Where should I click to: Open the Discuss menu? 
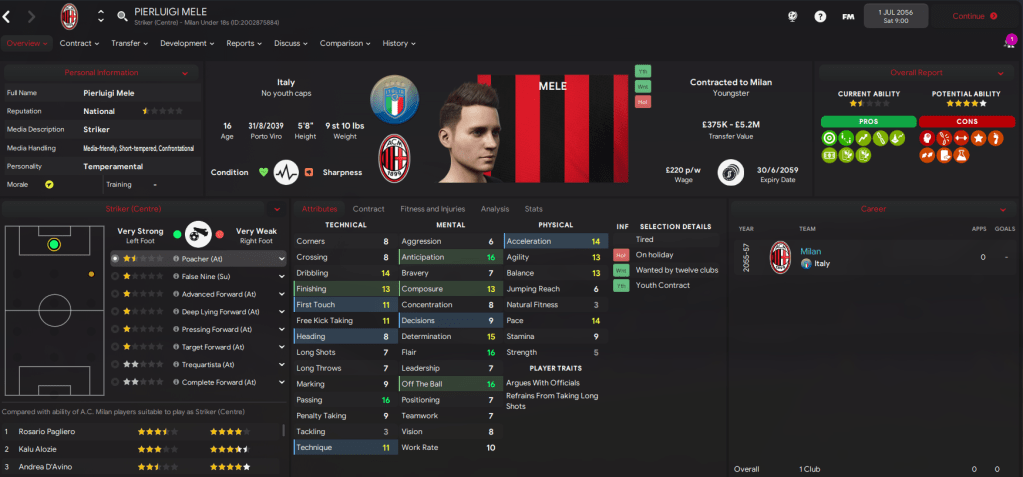(290, 43)
